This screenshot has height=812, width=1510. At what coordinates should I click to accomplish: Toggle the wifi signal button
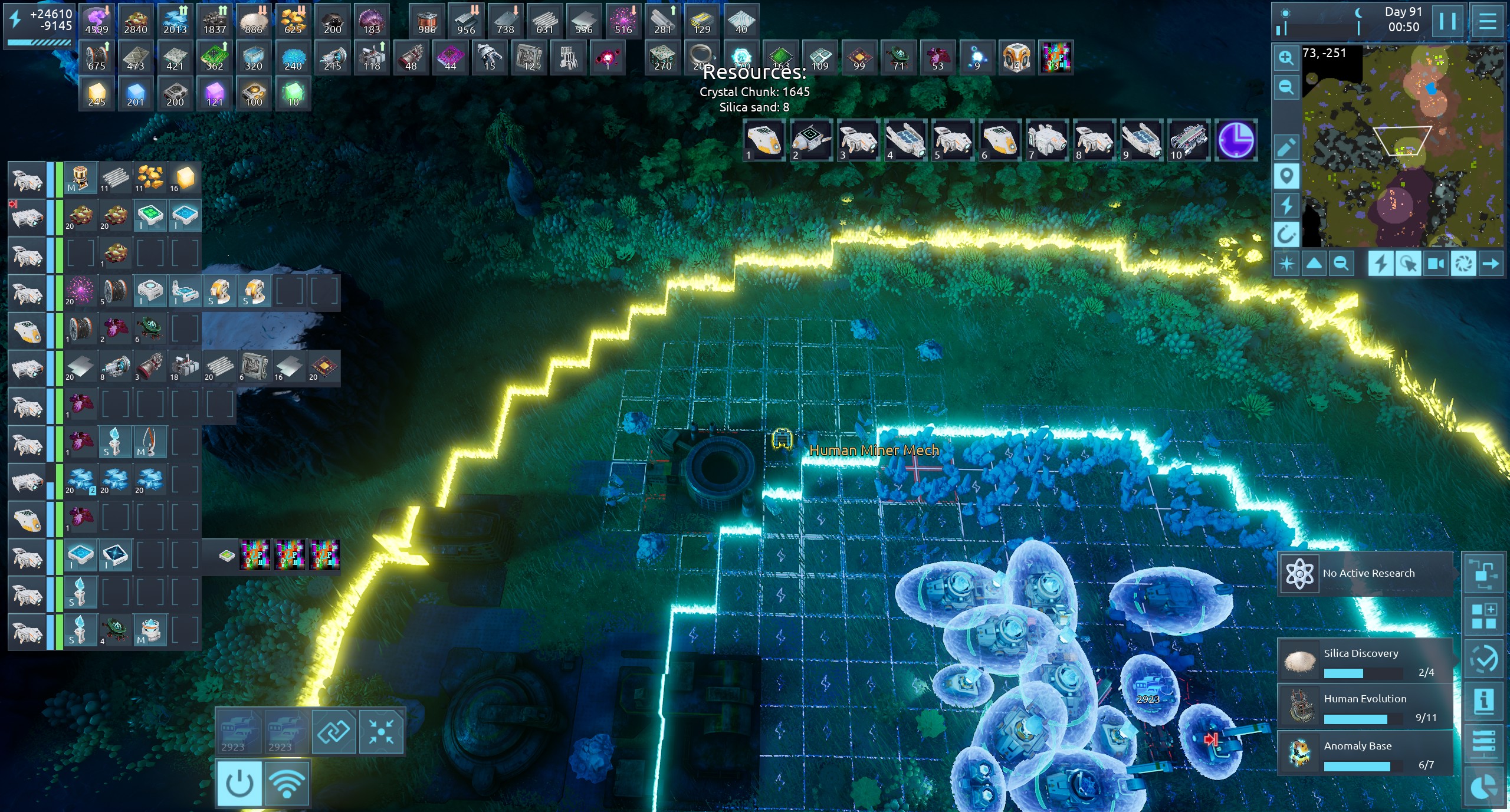287,784
